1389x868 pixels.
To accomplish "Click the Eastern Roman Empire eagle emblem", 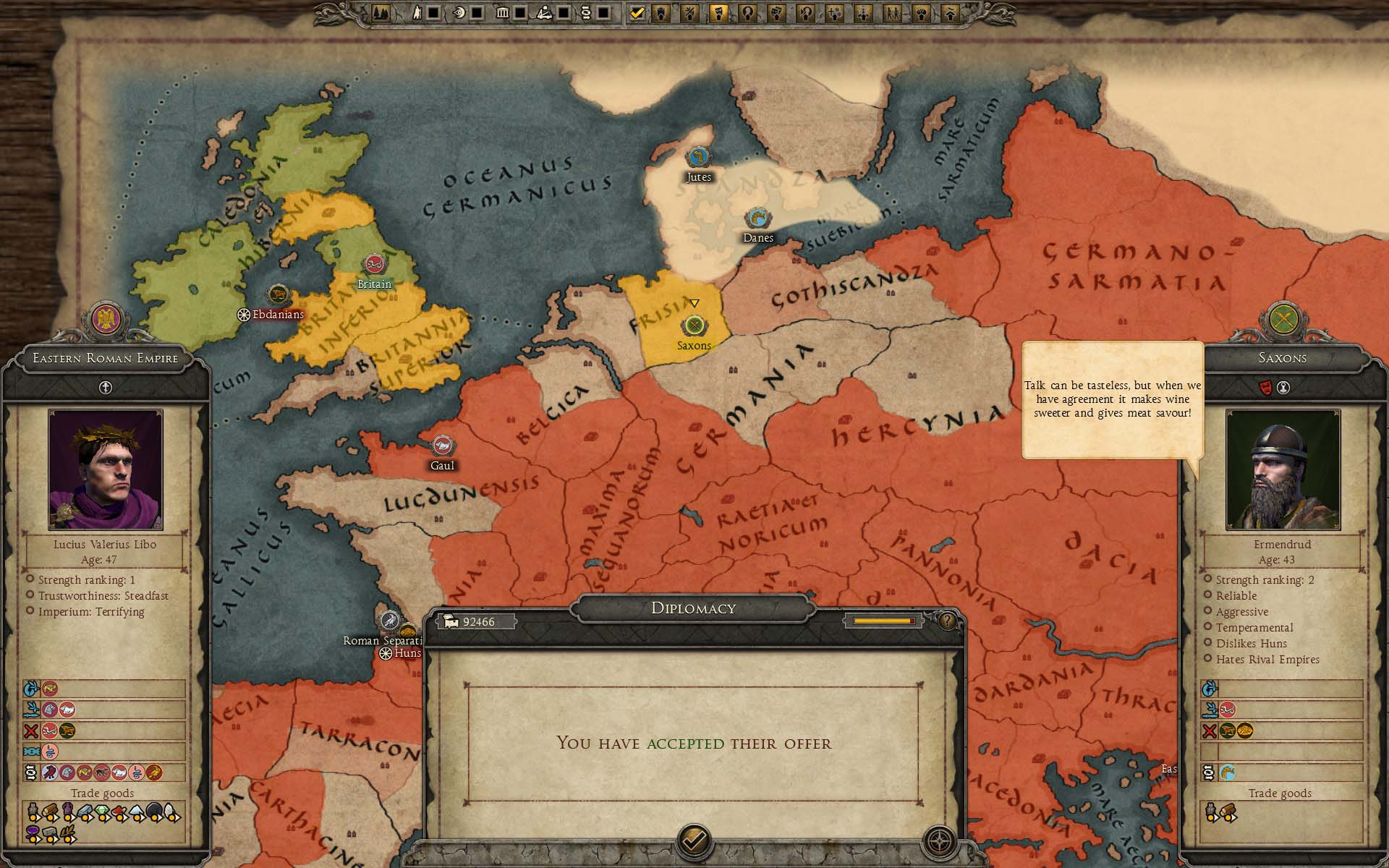I will point(106,319).
